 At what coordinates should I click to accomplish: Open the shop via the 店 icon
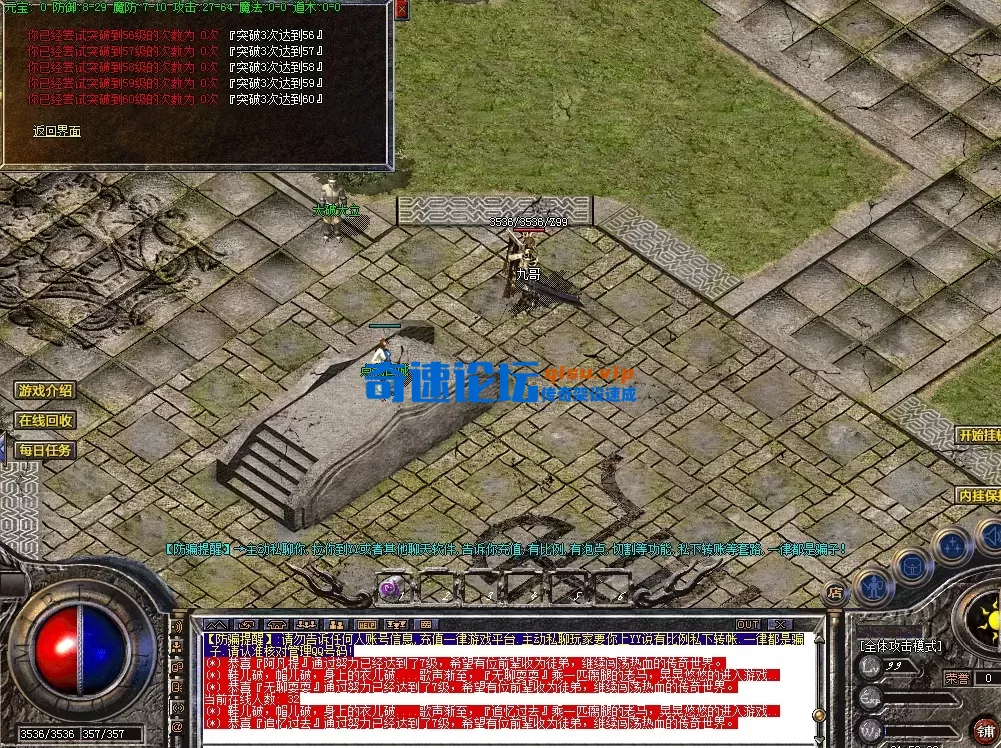(x=834, y=592)
